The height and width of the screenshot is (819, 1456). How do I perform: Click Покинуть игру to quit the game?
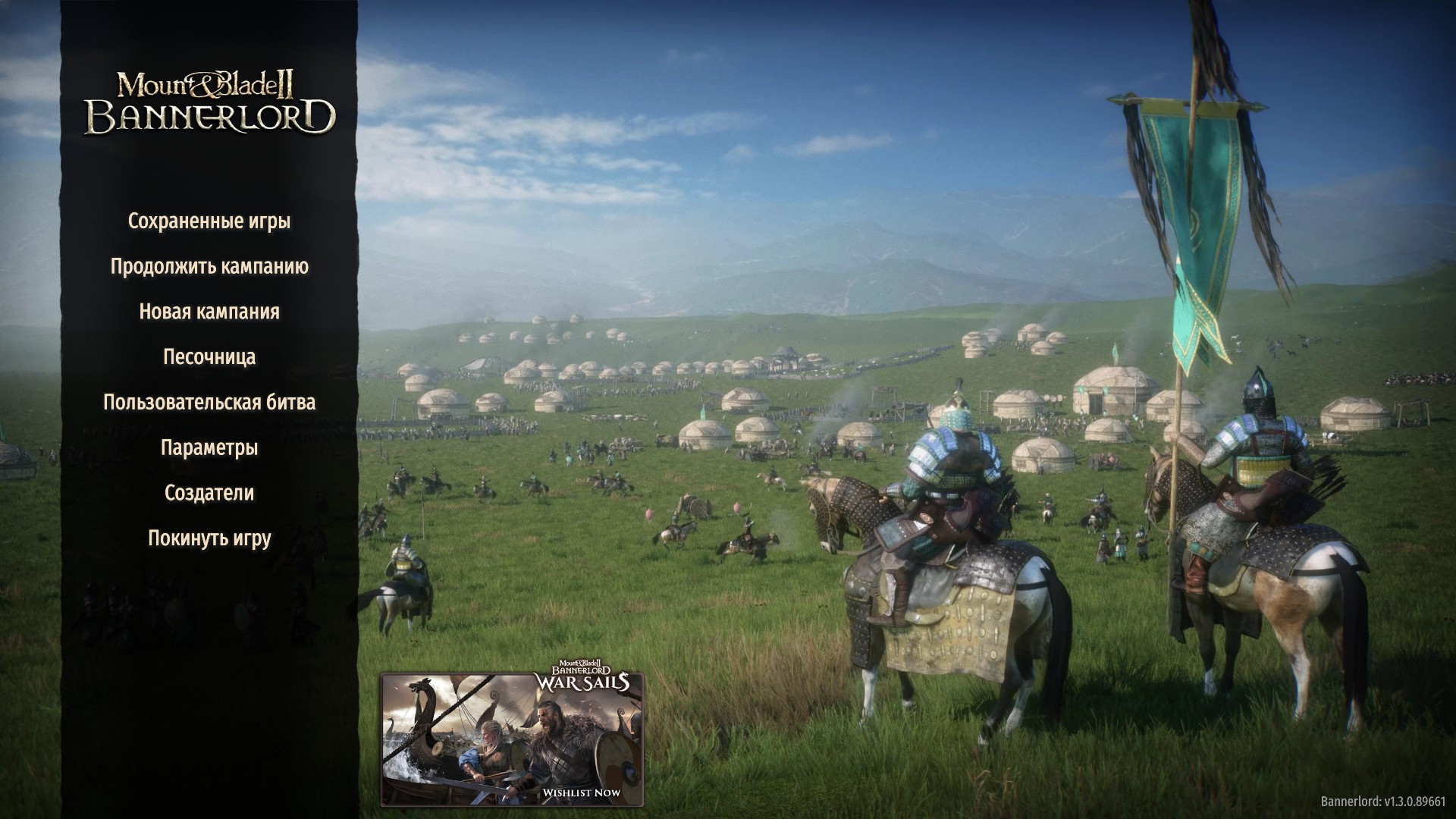(209, 538)
